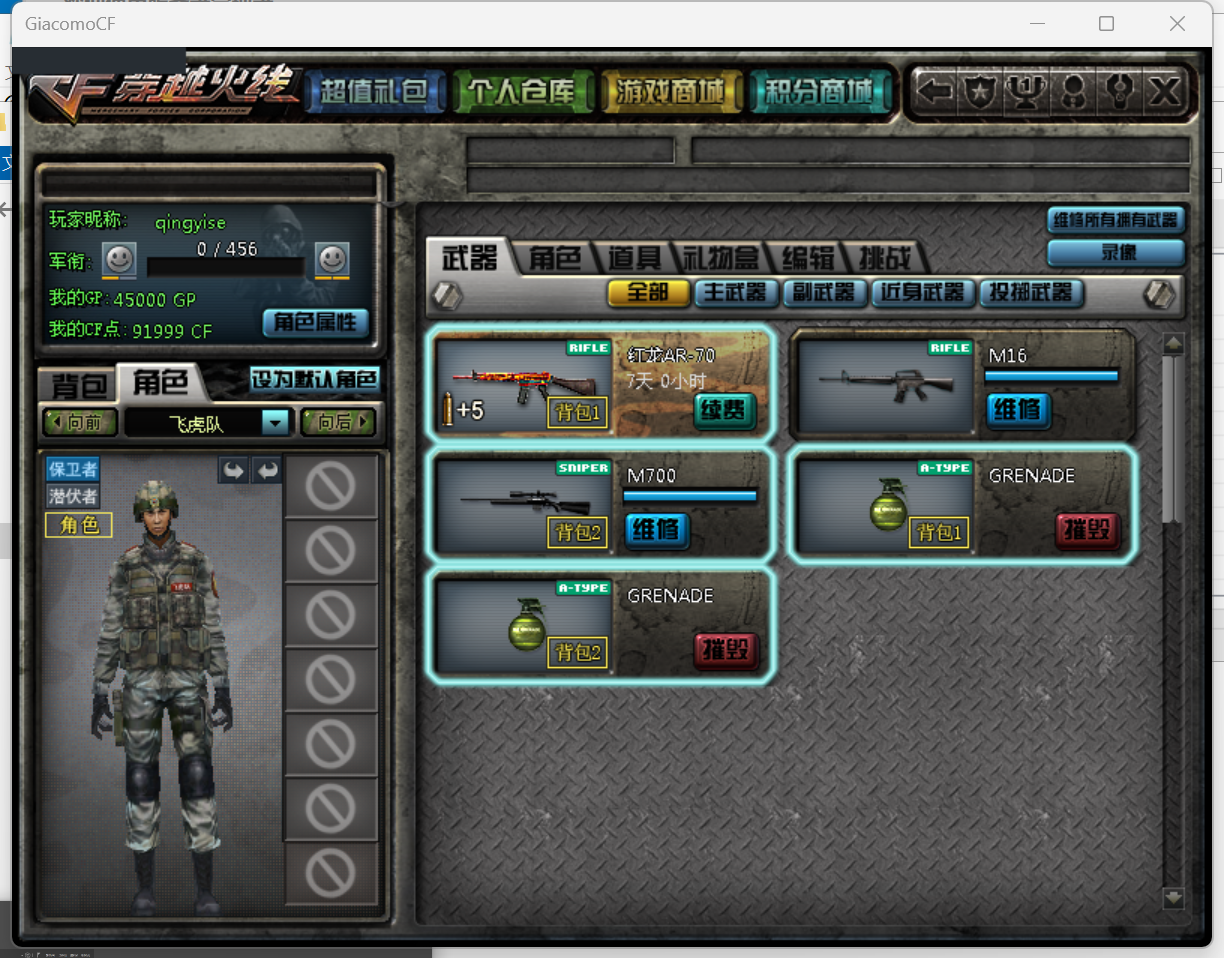Switch to the 道具 items tab
The width and height of the screenshot is (1224, 958).
[x=634, y=258]
